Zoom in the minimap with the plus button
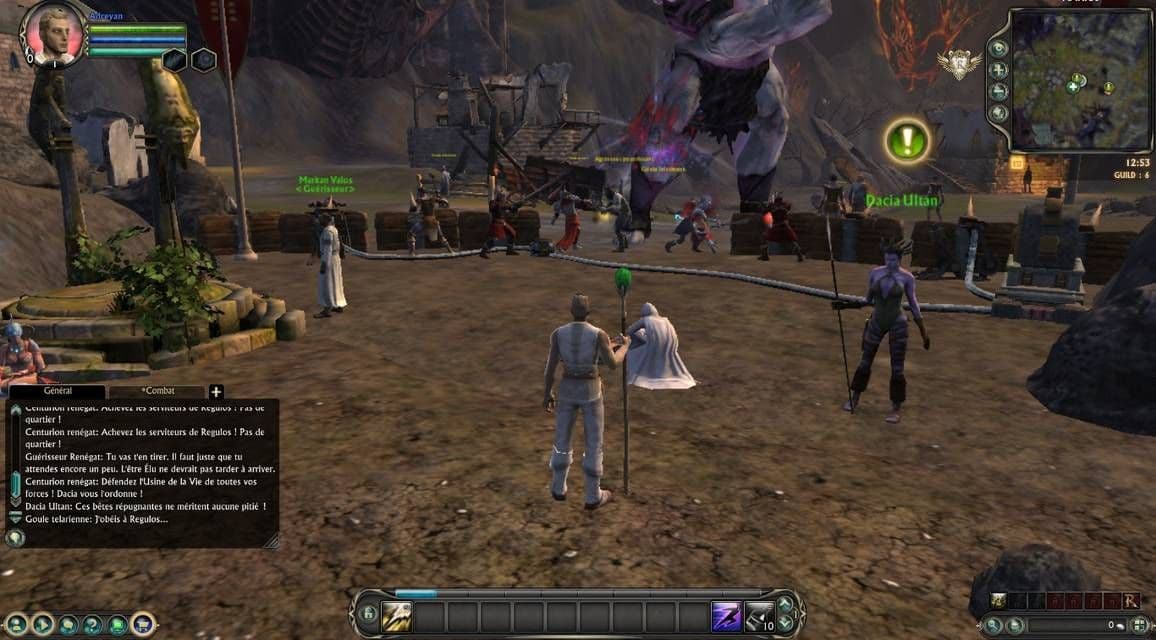 click(998, 70)
